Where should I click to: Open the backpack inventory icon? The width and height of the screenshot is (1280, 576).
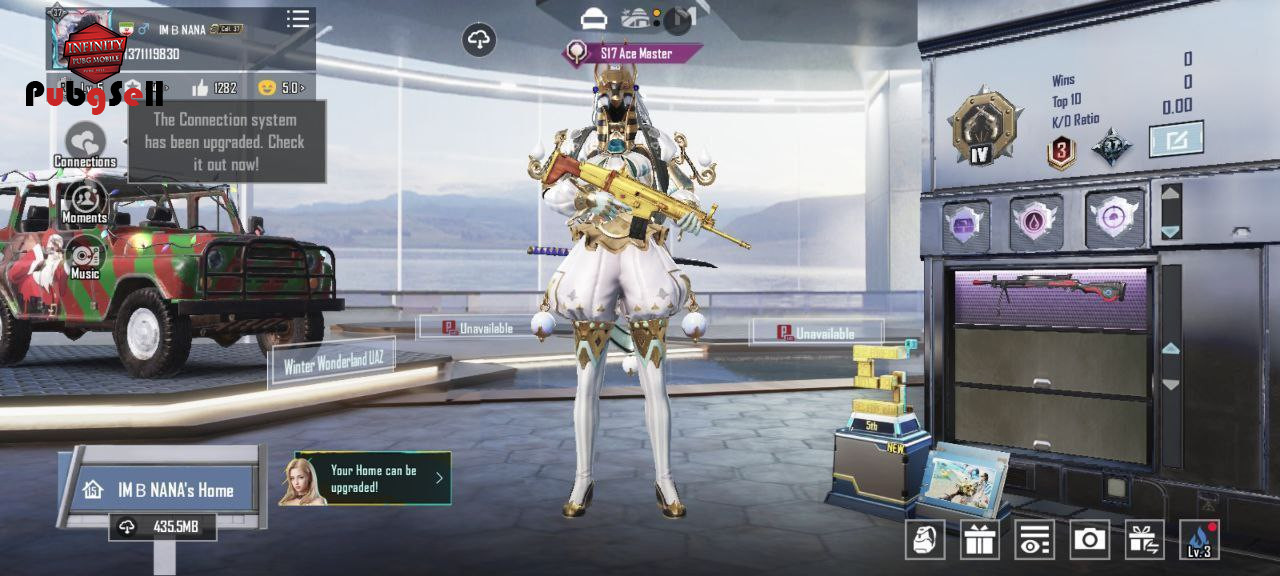[925, 540]
